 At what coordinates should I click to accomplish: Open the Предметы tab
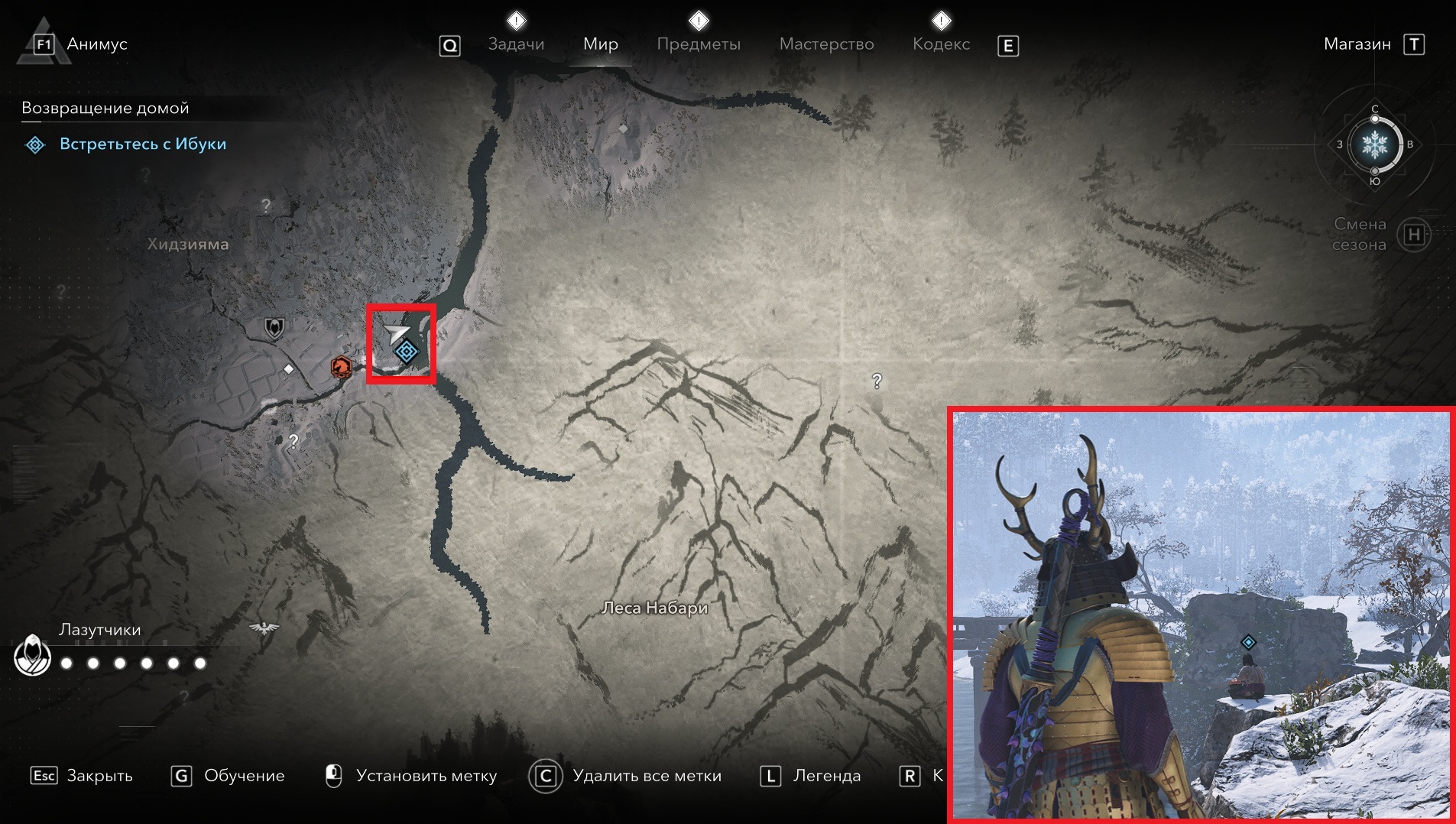pyautogui.click(x=698, y=44)
